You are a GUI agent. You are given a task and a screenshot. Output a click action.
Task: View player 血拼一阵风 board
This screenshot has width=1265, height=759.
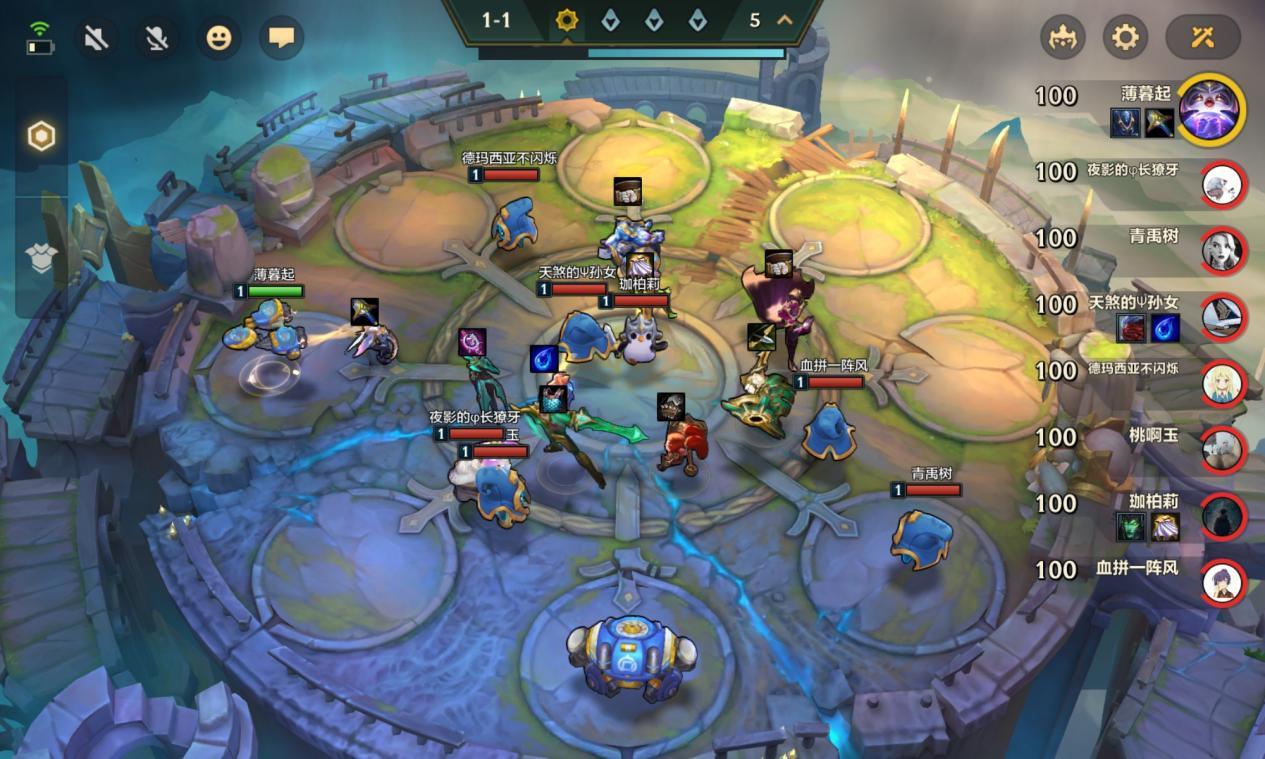point(1223,581)
